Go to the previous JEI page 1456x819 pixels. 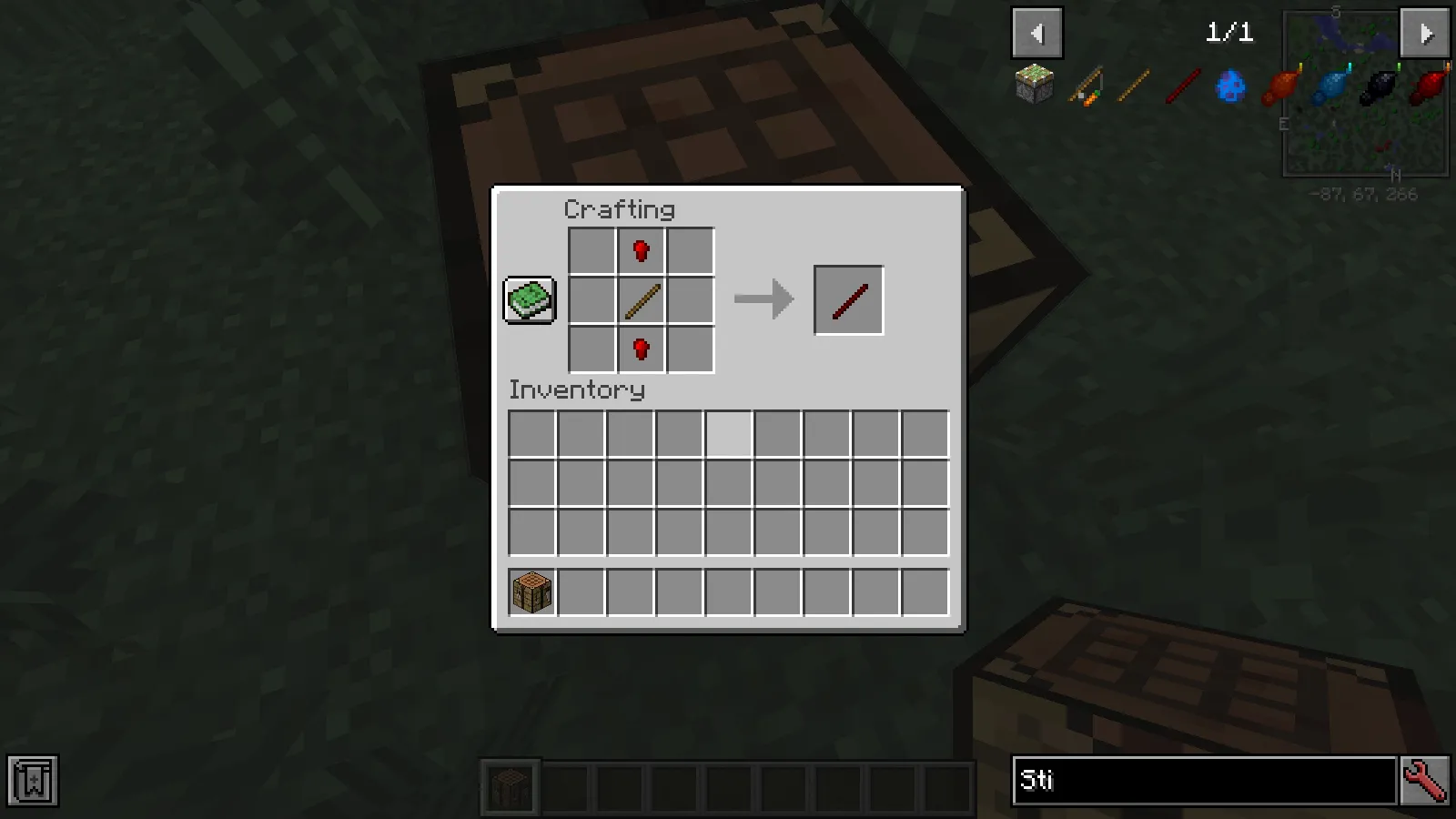point(1037,33)
